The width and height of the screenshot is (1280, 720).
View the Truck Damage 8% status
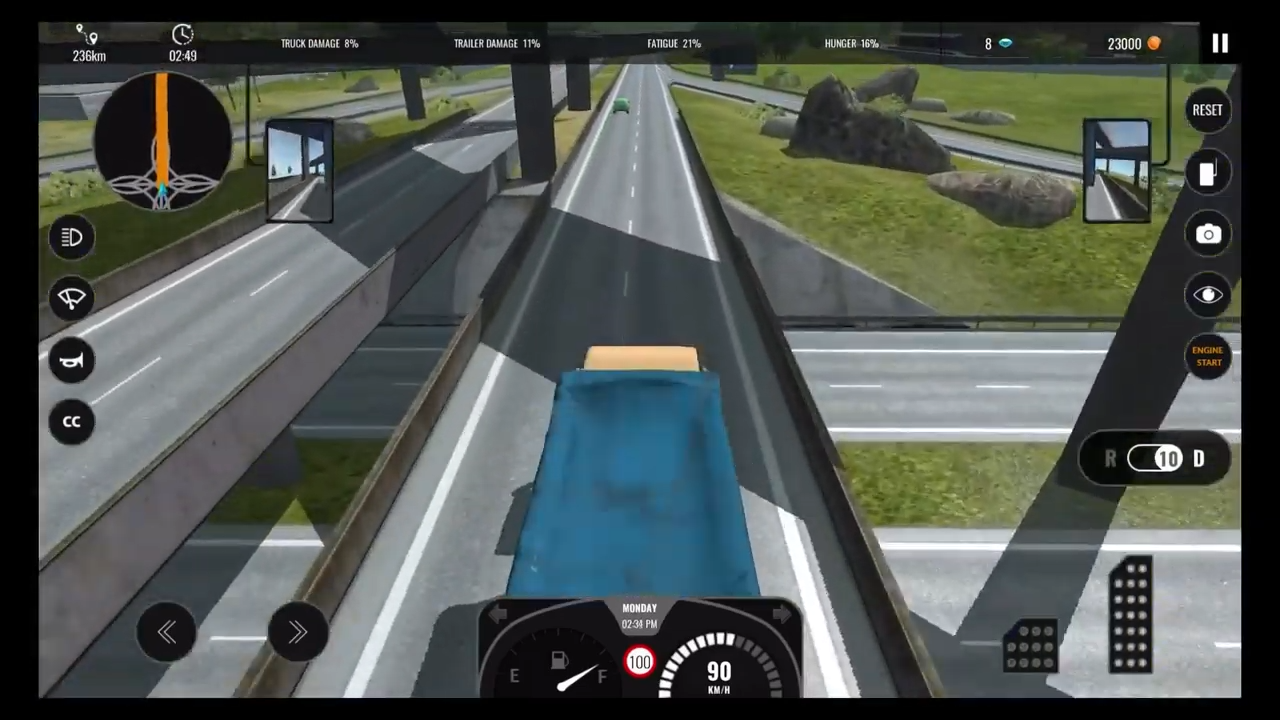(319, 43)
